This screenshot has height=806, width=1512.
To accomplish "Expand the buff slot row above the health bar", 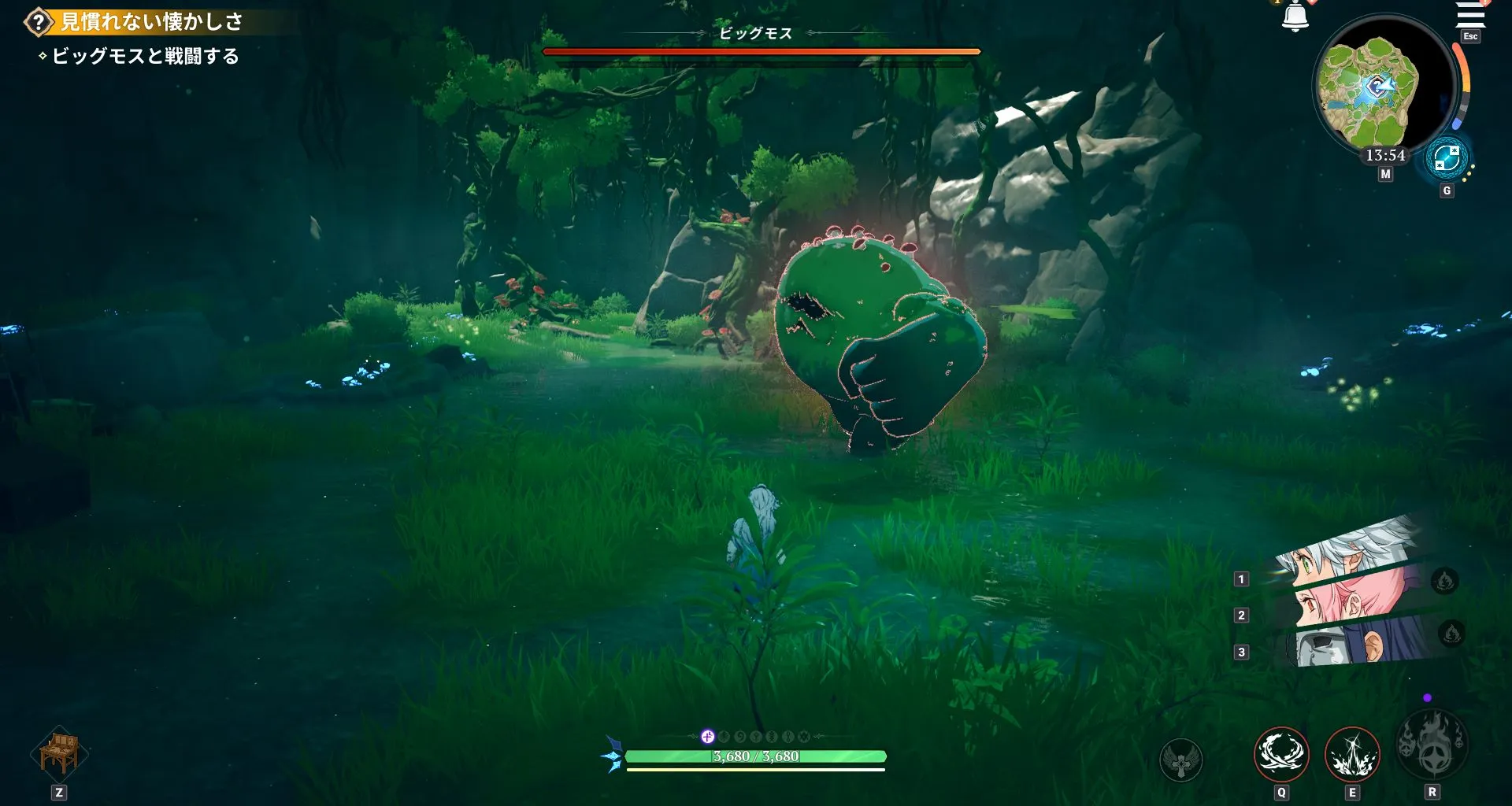I will 756,738.
